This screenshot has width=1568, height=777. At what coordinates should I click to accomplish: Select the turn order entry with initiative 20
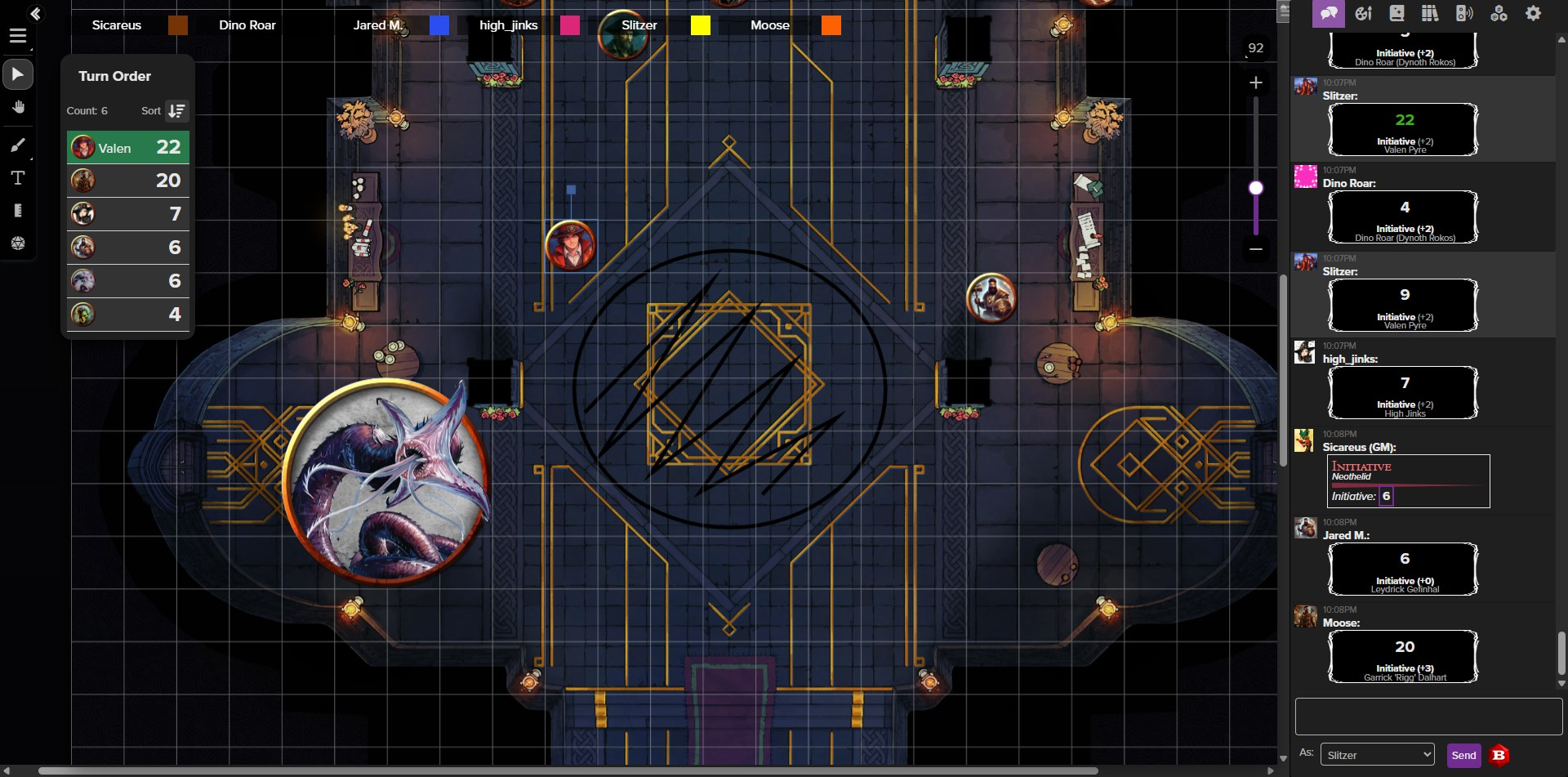(x=128, y=181)
